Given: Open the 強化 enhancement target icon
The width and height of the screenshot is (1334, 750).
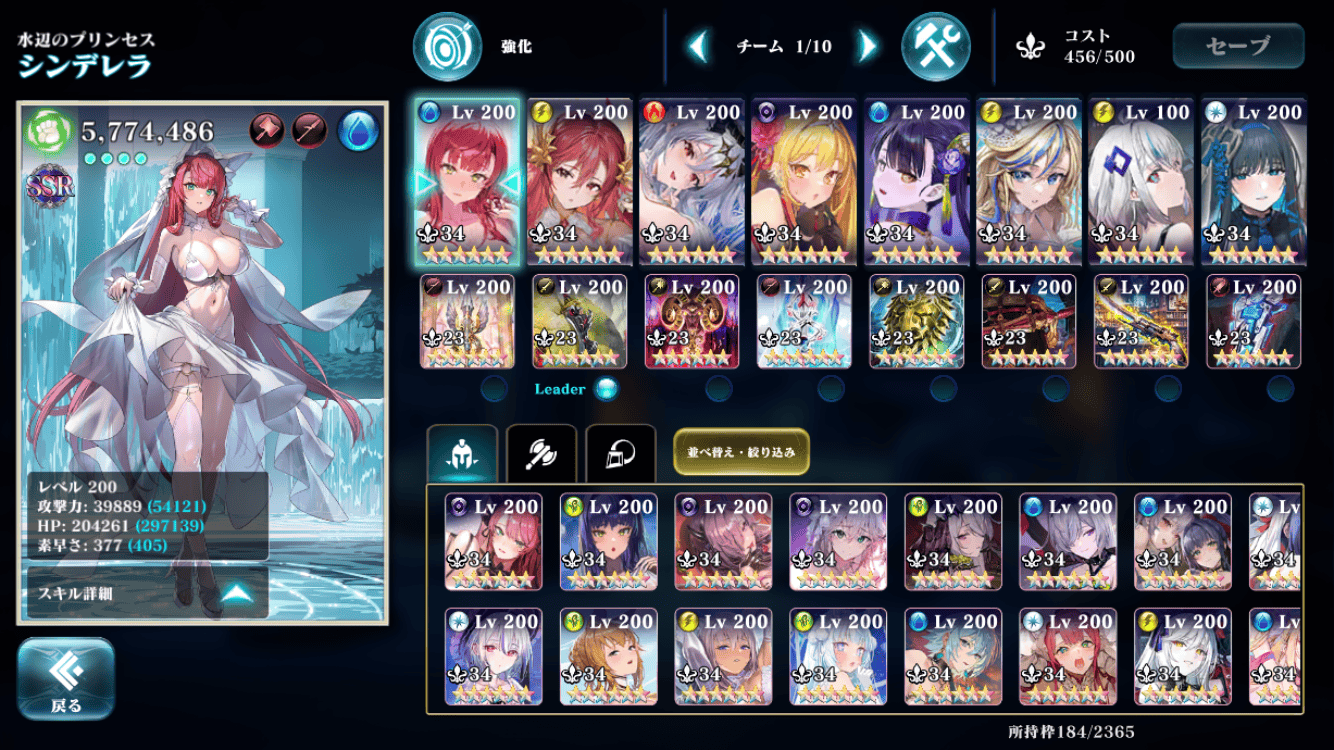Looking at the screenshot, I should (447, 46).
